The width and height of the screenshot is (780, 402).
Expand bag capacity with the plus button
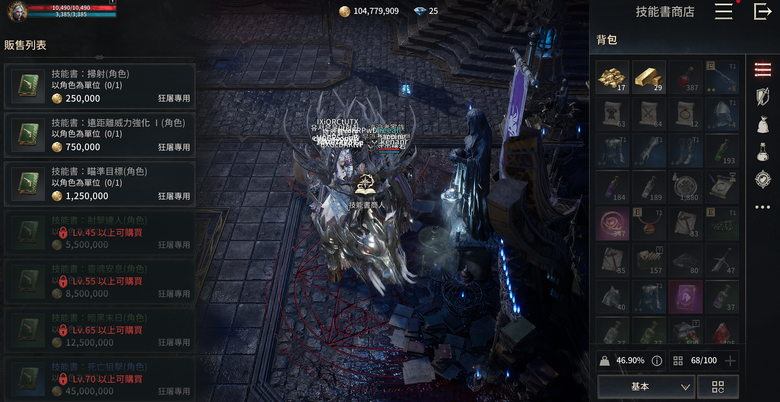pyautogui.click(x=731, y=360)
